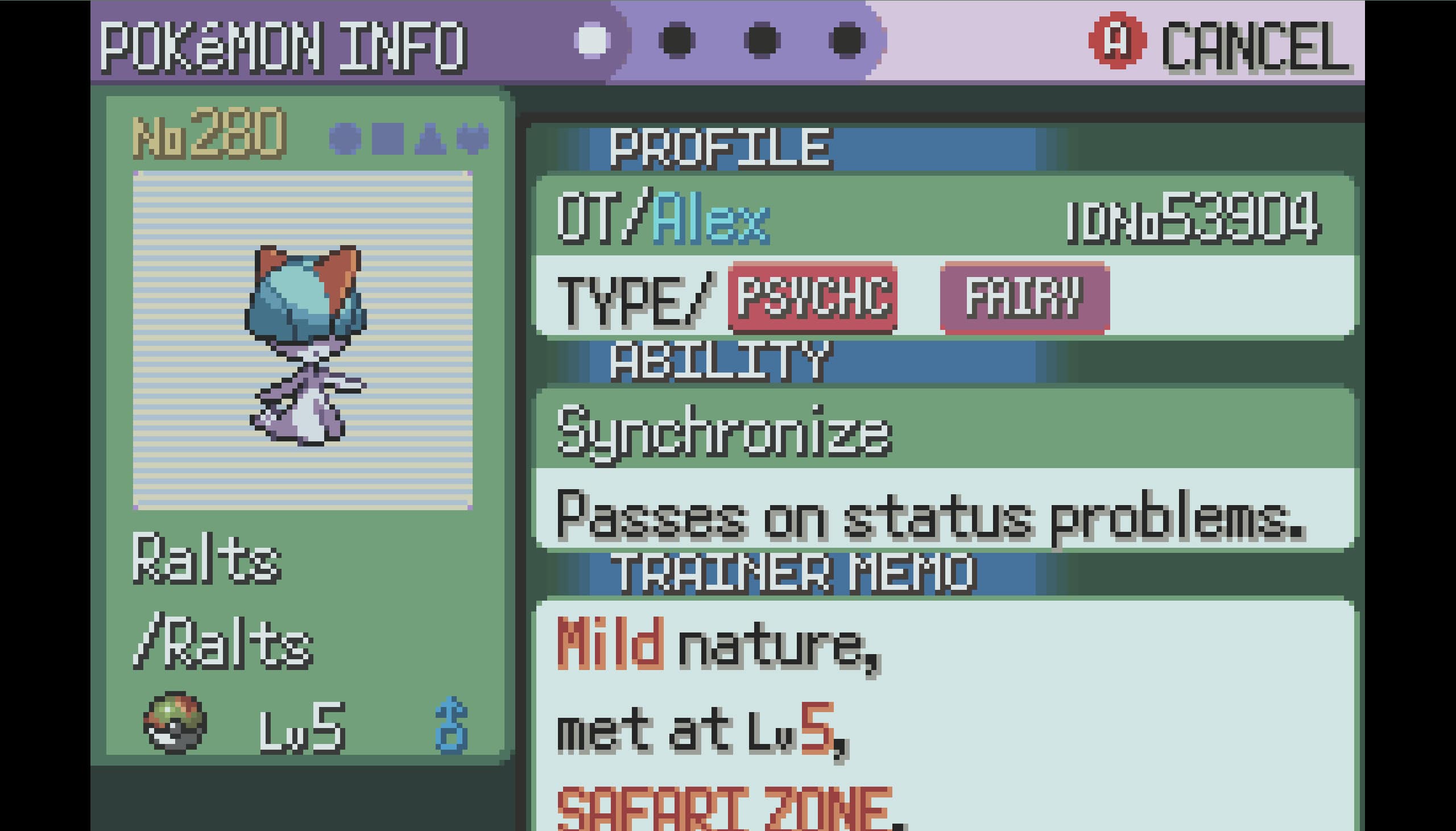Select the heart marking icon
The width and height of the screenshot is (1456, 831).
pyautogui.click(x=477, y=139)
